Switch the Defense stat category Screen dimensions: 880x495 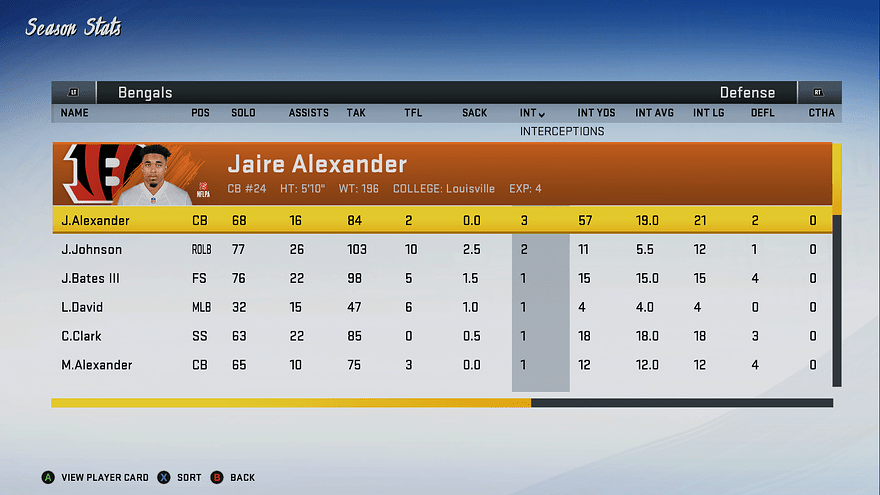tap(747, 93)
